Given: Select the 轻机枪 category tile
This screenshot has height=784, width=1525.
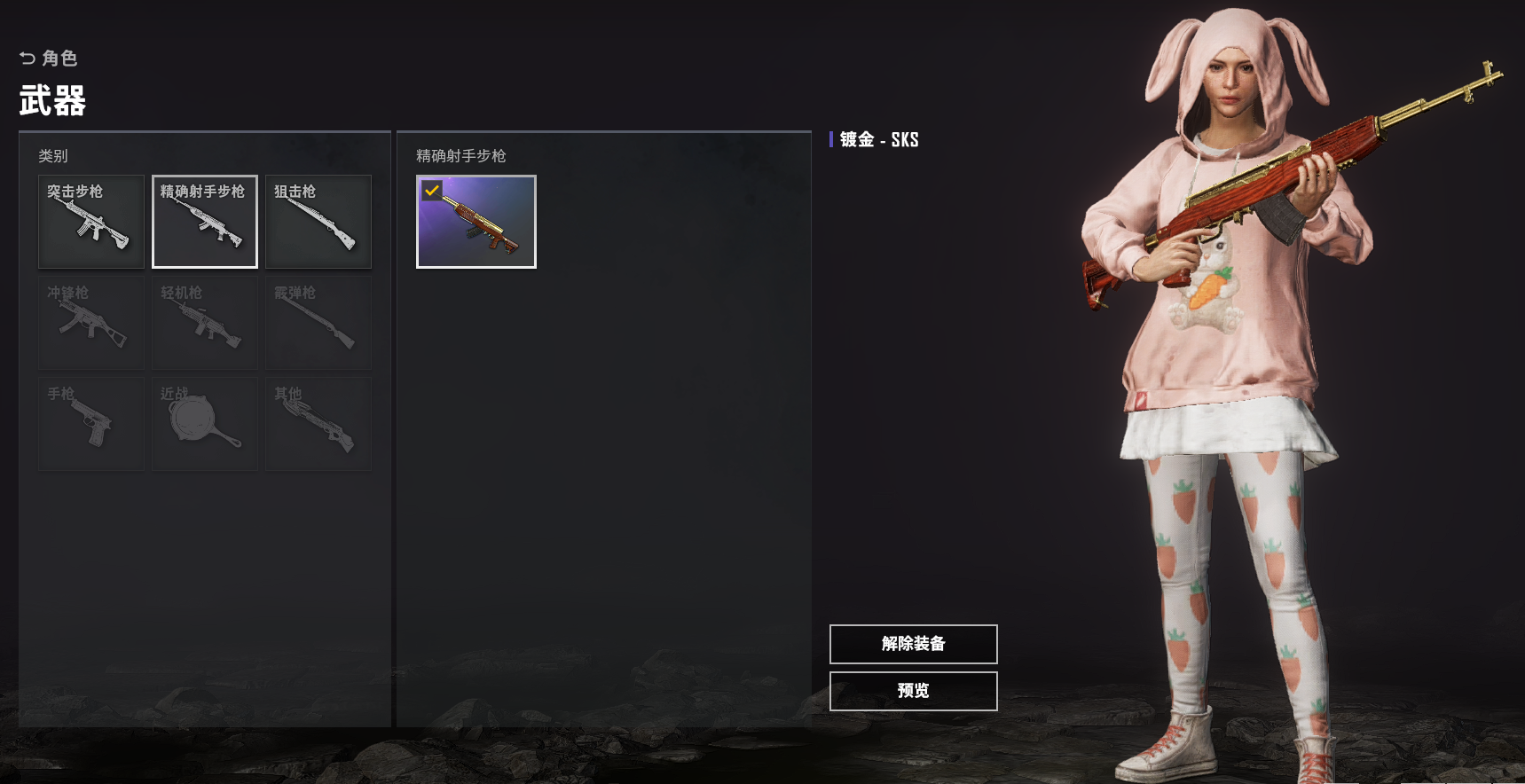Looking at the screenshot, I should [205, 323].
